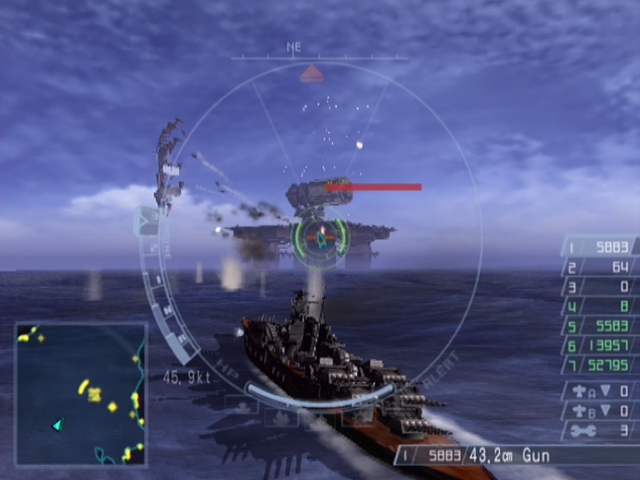Viewport: 640px width, 480px height.
Task: Select weapon slot 4
Action: tap(600, 306)
